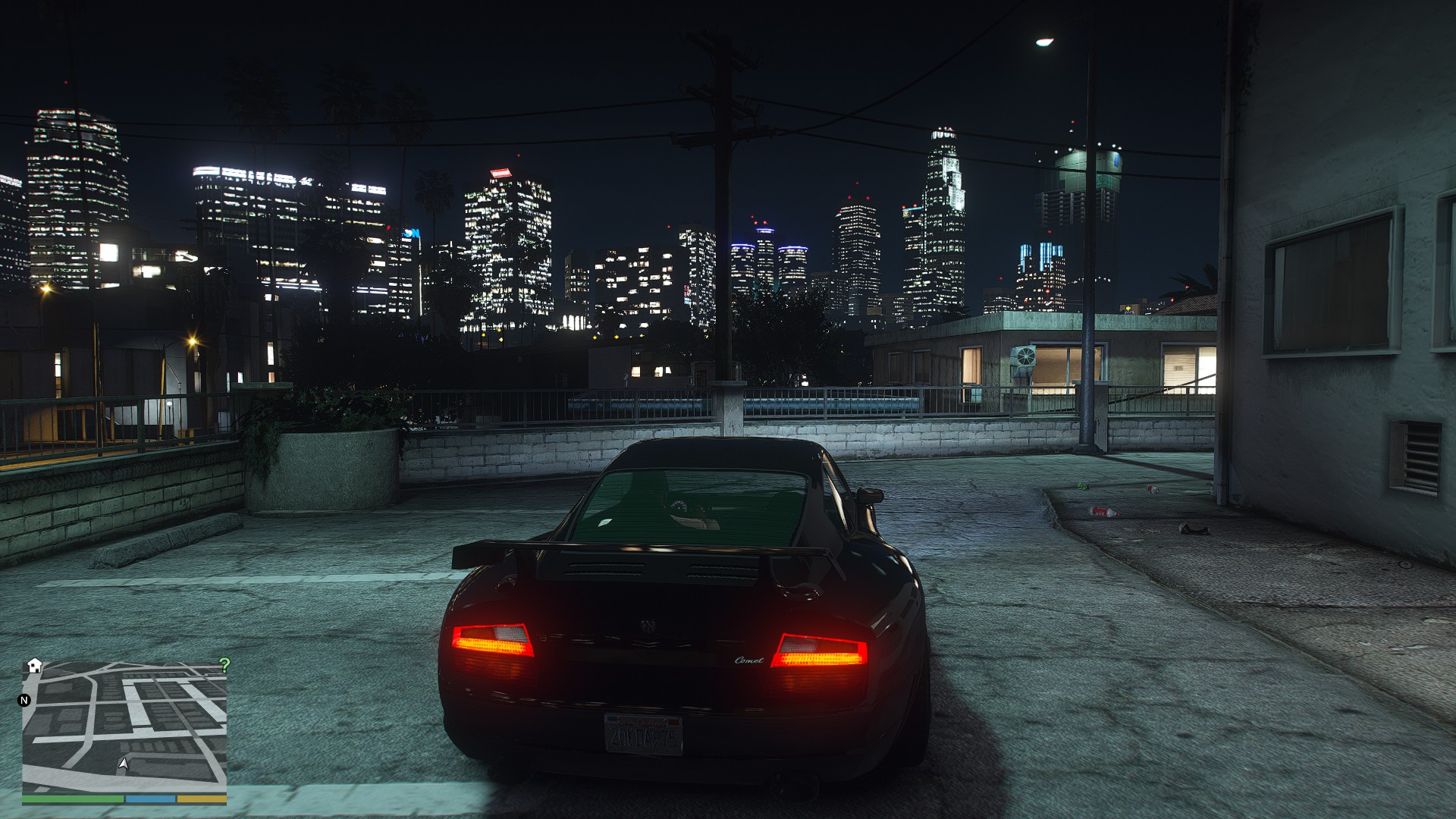1456x819 pixels.
Task: Click the north compass indicator
Action: click(x=24, y=700)
